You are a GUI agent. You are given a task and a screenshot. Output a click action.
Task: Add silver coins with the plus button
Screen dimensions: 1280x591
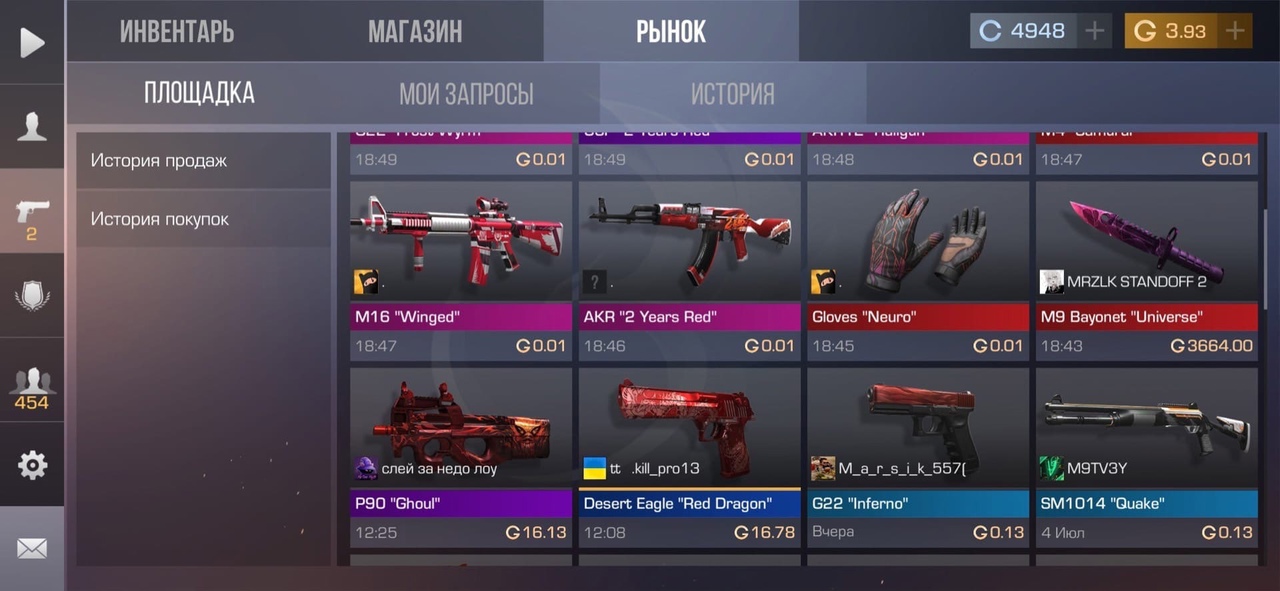pos(1095,31)
